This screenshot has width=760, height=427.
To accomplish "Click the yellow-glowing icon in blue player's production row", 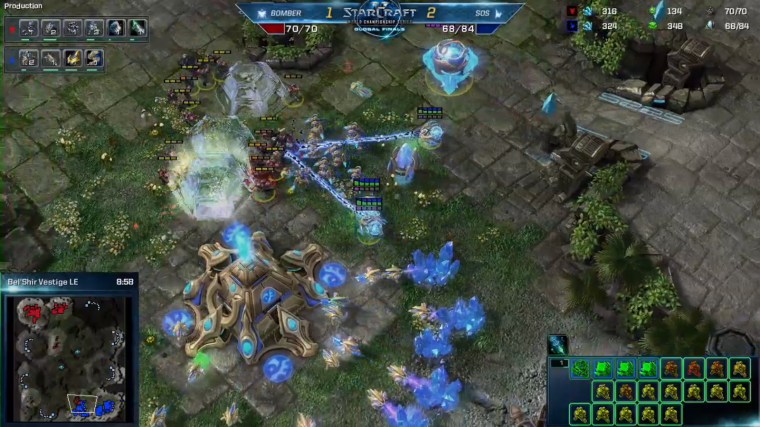I will point(72,59).
